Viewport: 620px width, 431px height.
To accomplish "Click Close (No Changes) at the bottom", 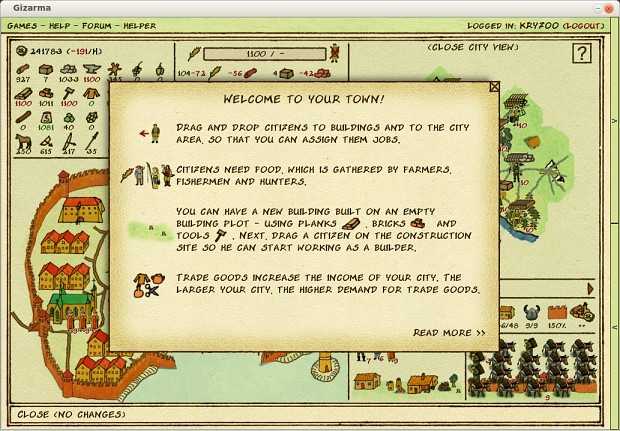I will coord(72,414).
